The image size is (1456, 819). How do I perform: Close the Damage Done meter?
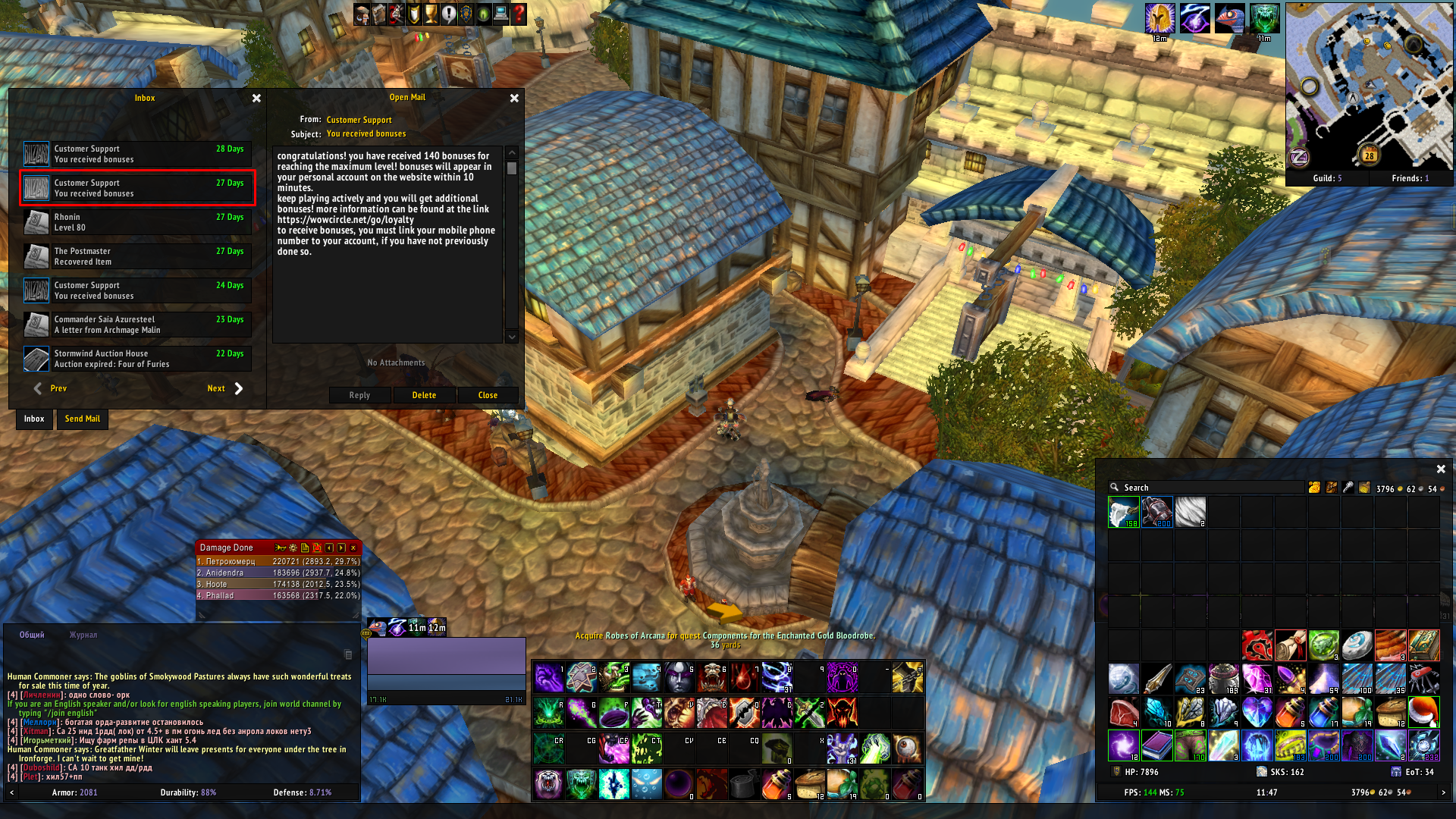coord(353,548)
